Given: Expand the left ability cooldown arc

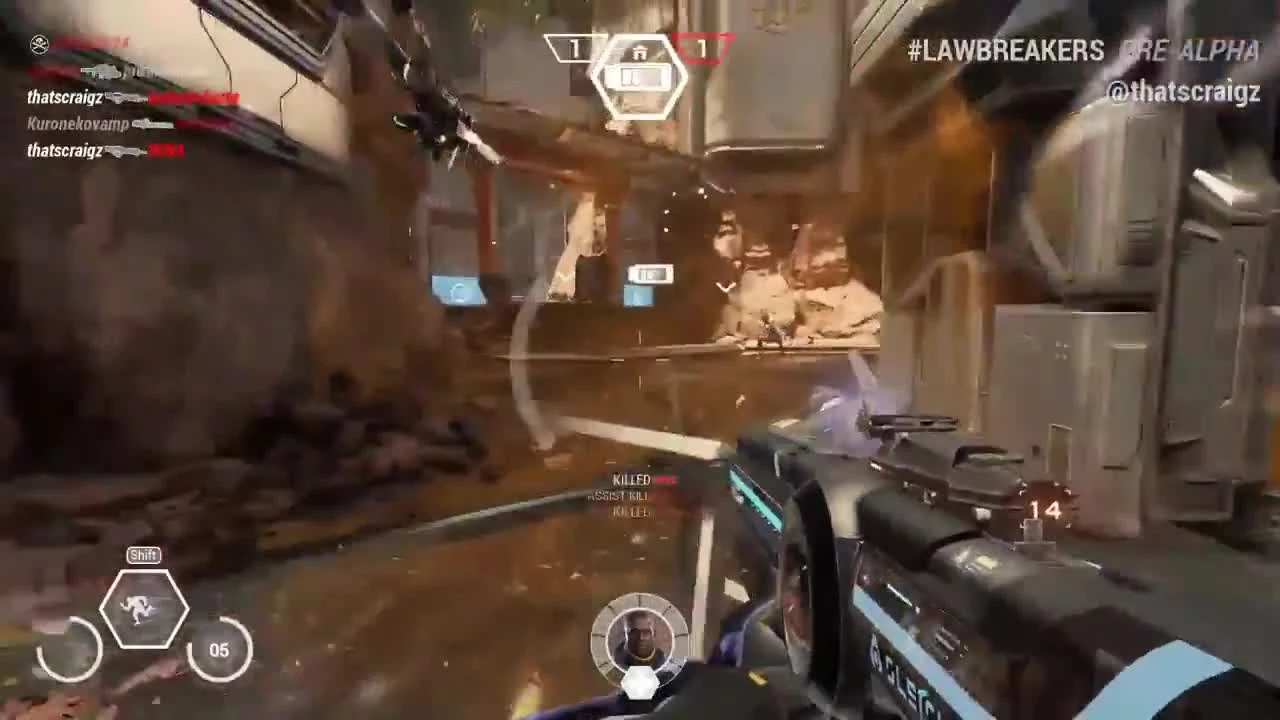Looking at the screenshot, I should (x=68, y=650).
